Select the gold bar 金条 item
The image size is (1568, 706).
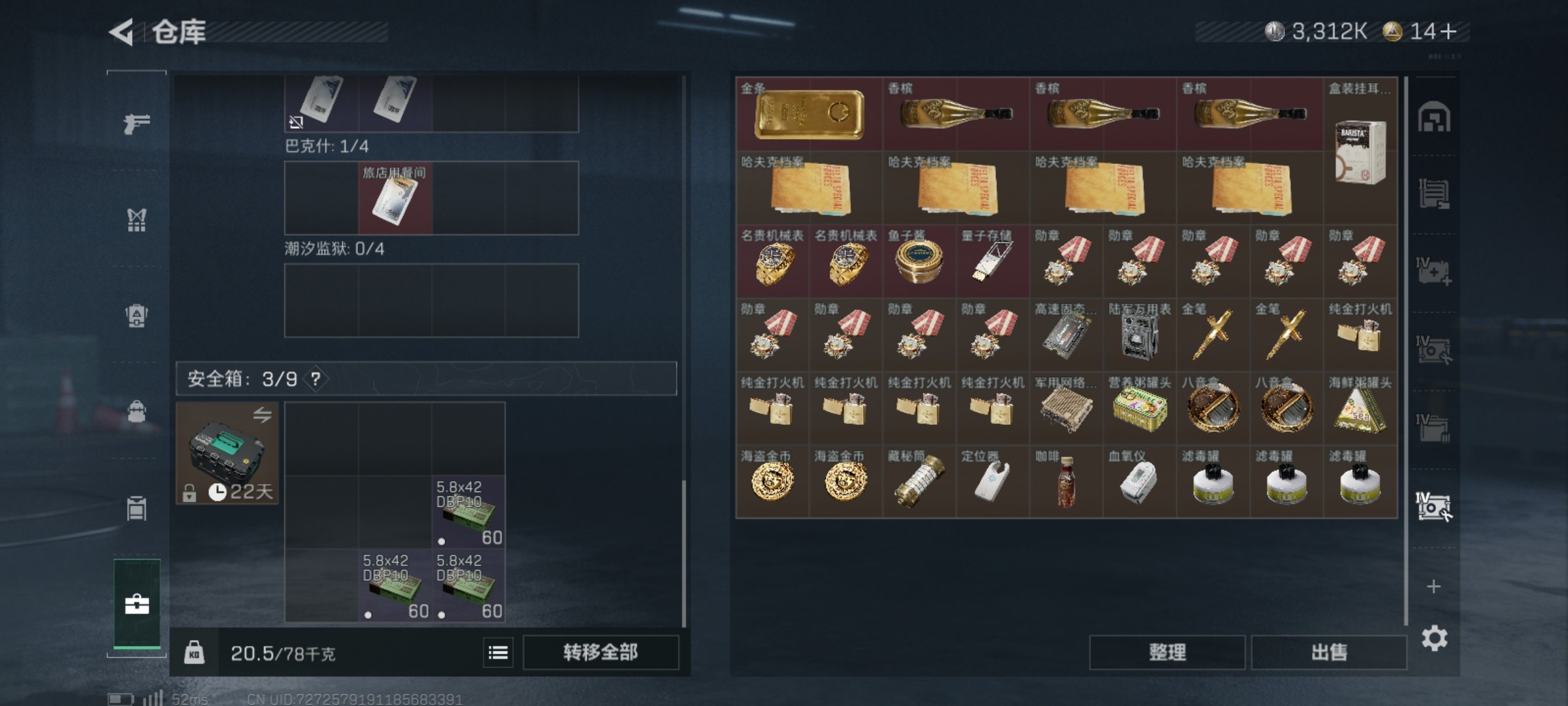pyautogui.click(x=809, y=115)
